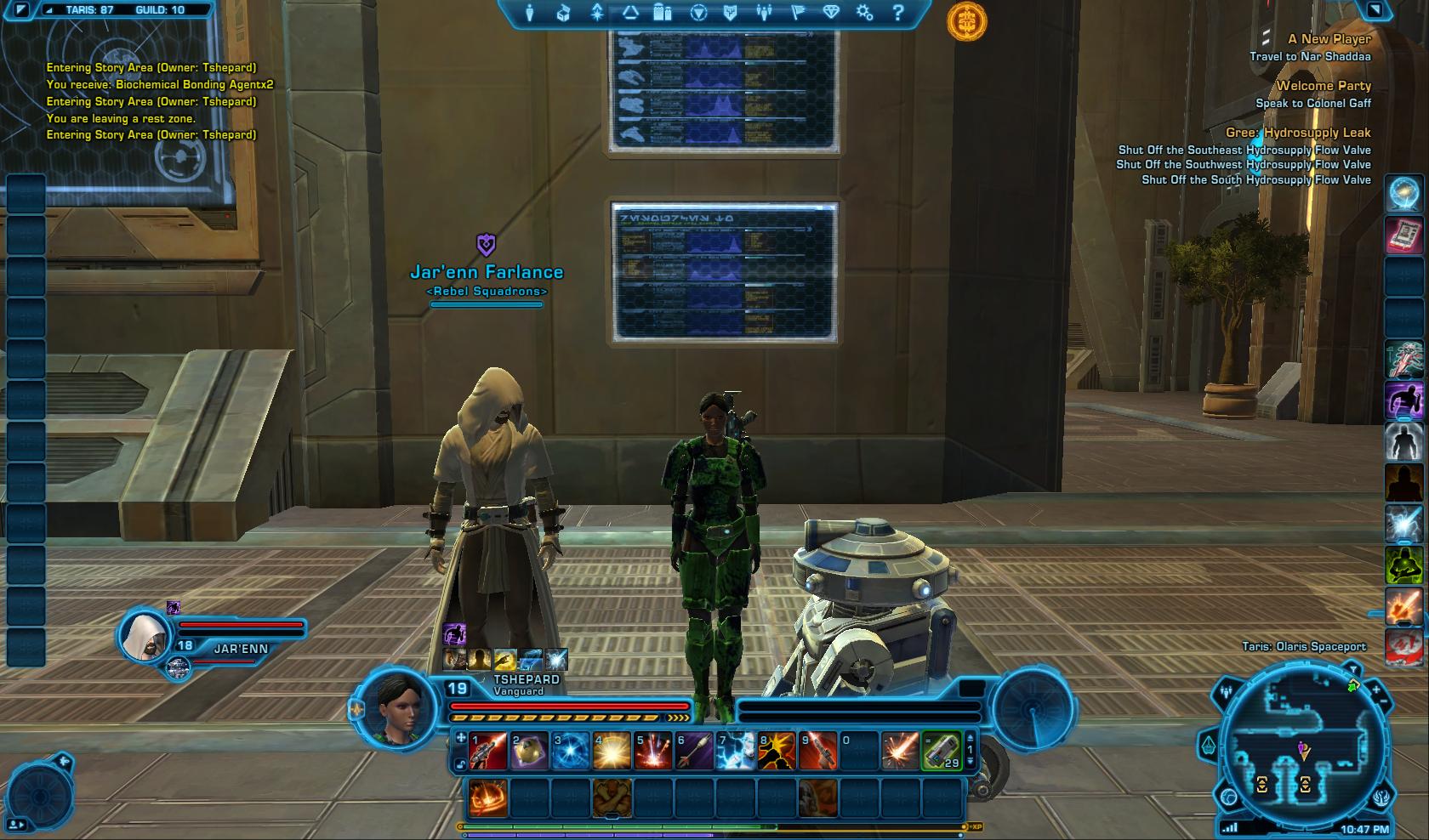Activate the purple sprint ability icon
Screen dimensions: 1429x840
[x=1404, y=400]
